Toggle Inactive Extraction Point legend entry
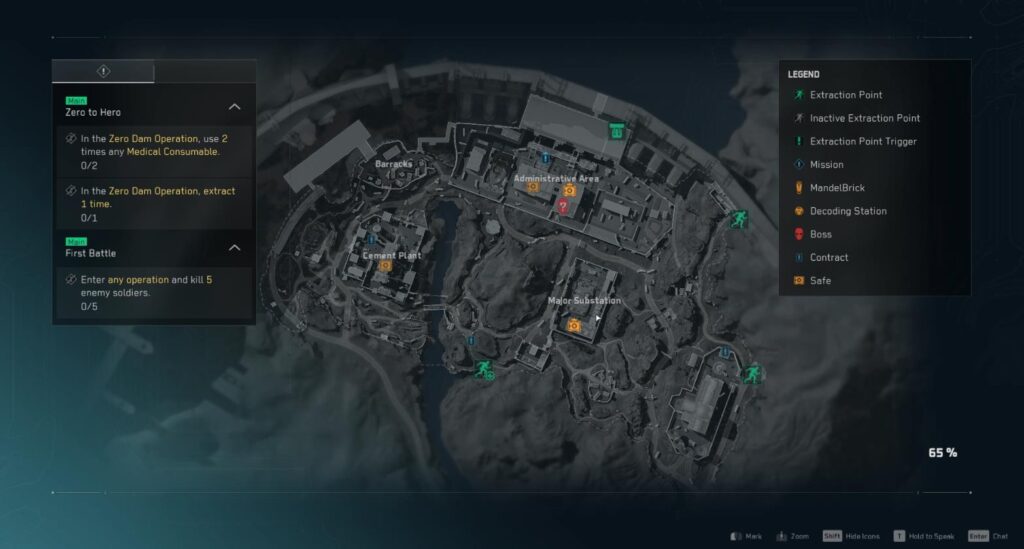This screenshot has width=1024, height=549. pos(864,118)
